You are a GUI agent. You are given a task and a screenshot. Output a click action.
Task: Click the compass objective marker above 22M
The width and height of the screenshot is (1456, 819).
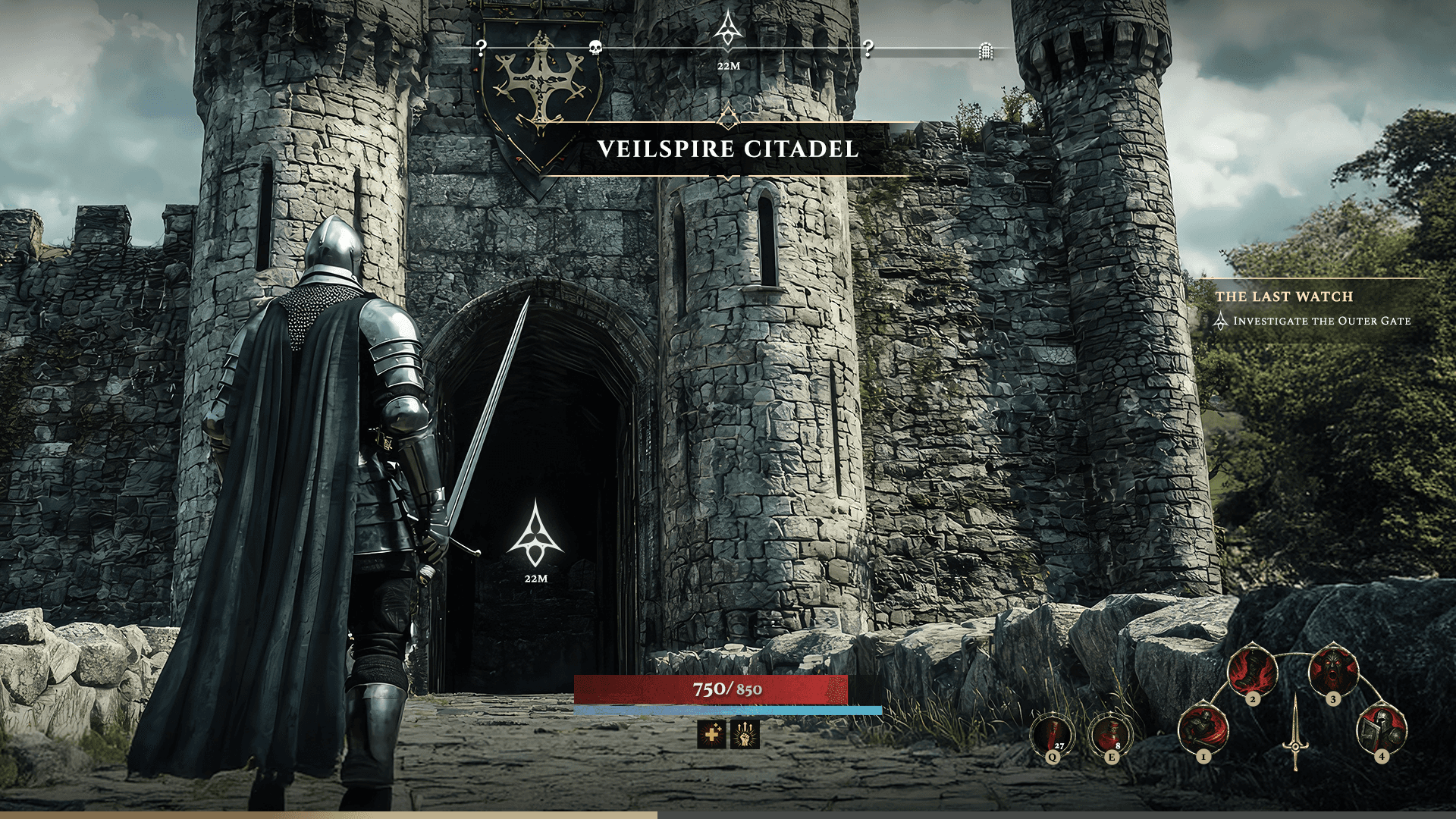point(728,30)
